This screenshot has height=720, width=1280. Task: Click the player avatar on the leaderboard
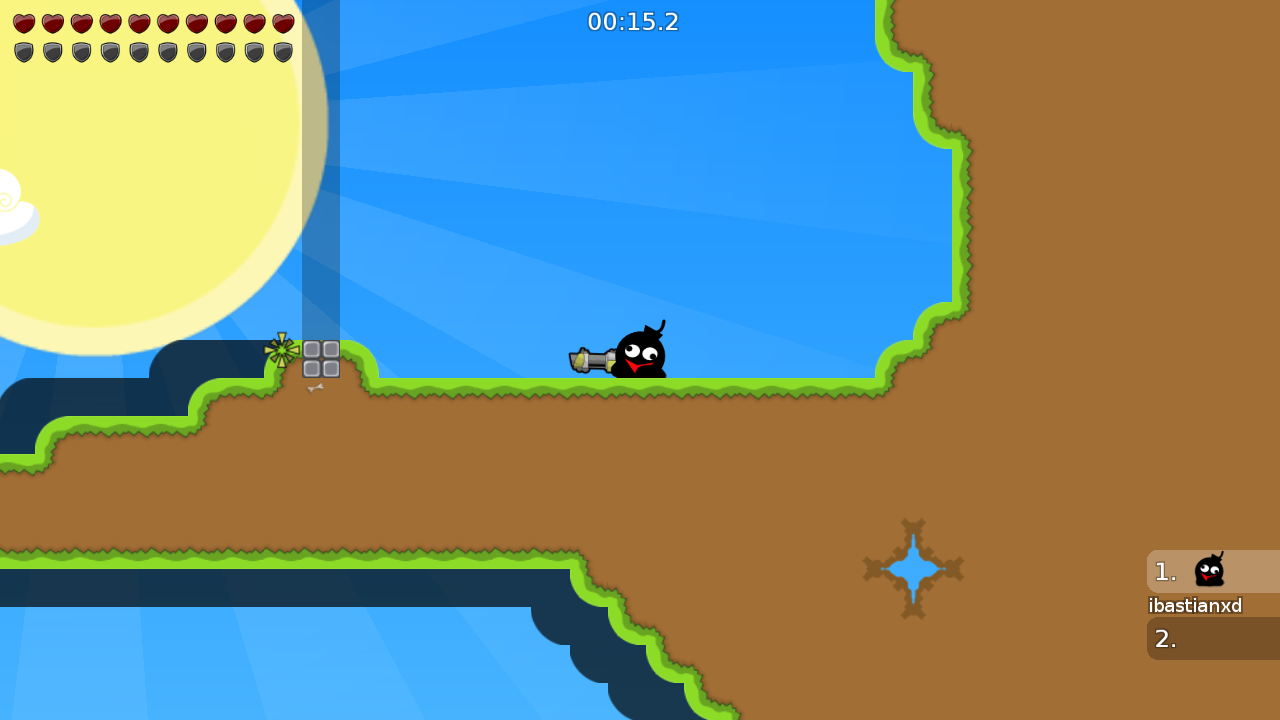click(1210, 569)
